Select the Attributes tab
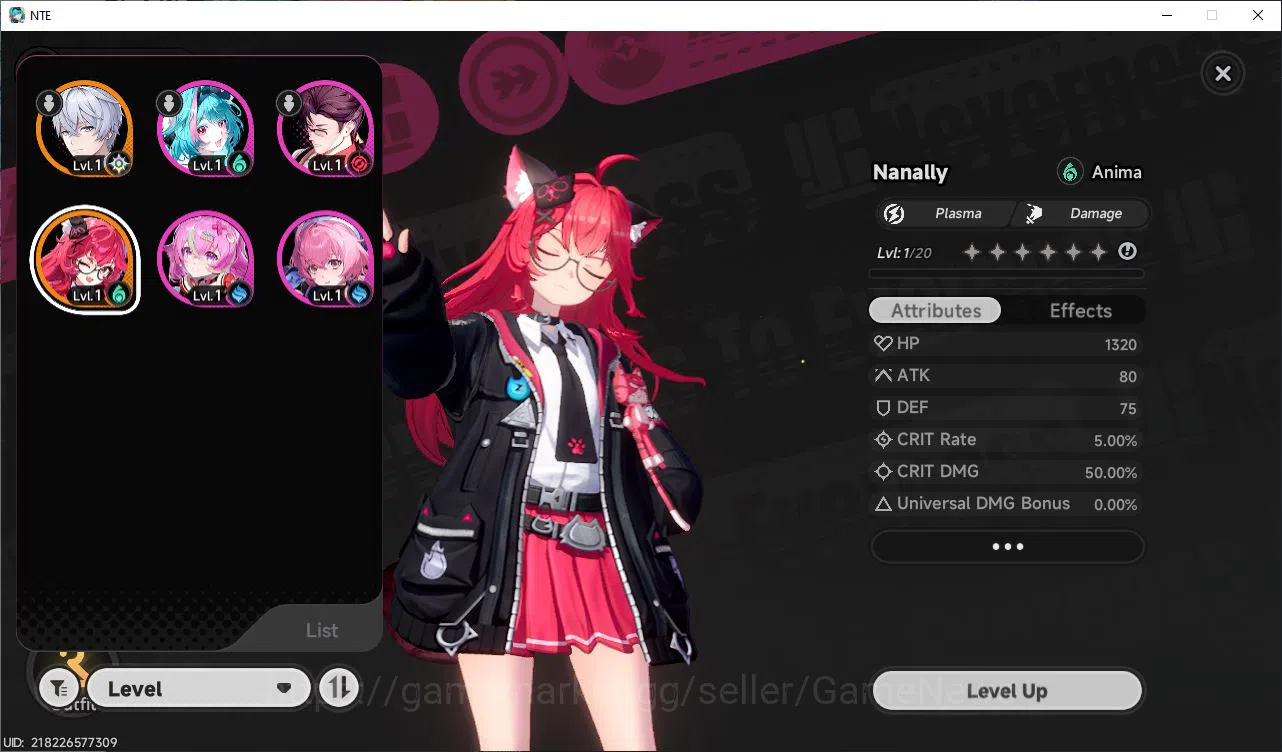The width and height of the screenshot is (1282, 752). tap(934, 310)
